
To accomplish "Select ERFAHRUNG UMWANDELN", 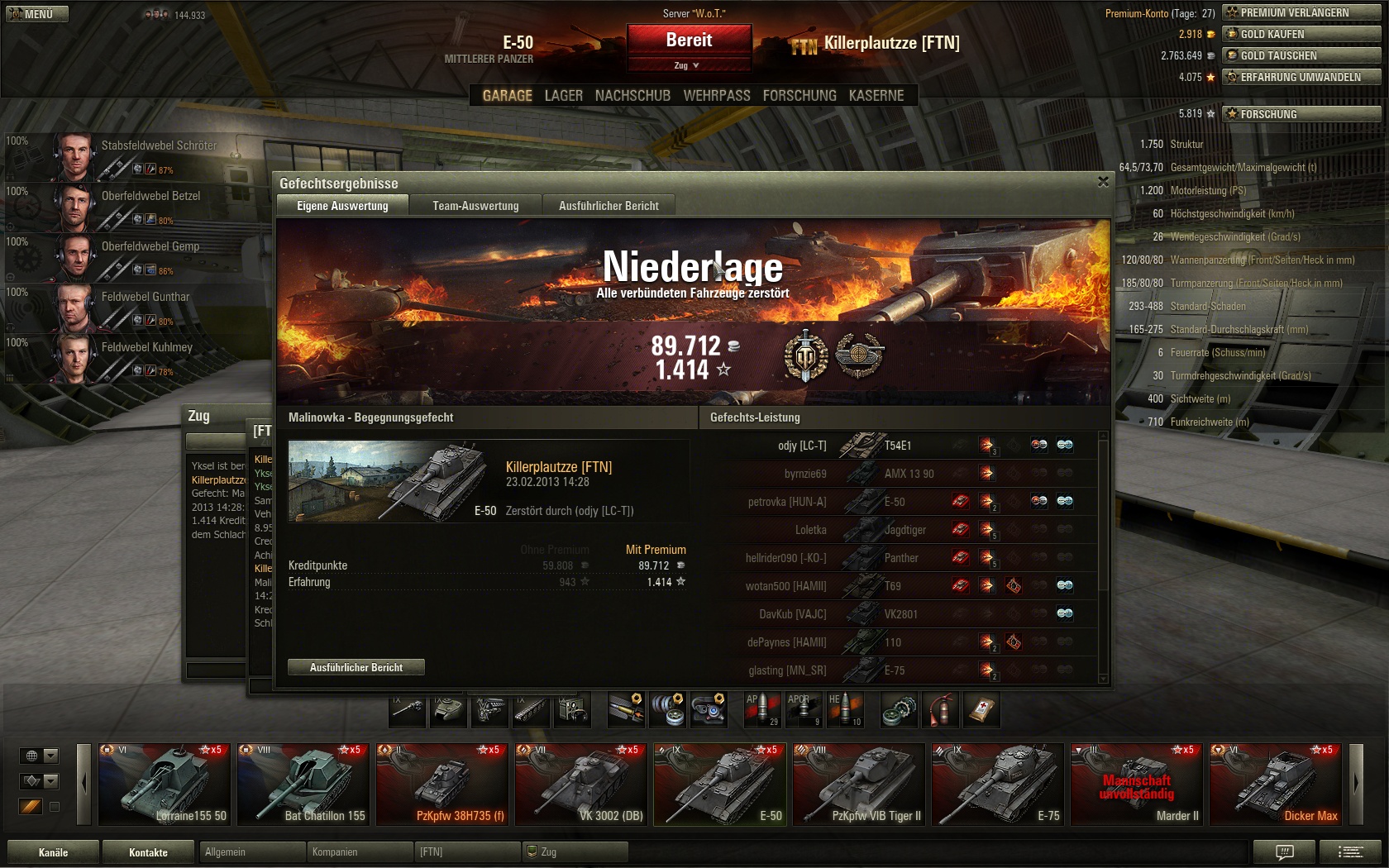I will click(1301, 77).
